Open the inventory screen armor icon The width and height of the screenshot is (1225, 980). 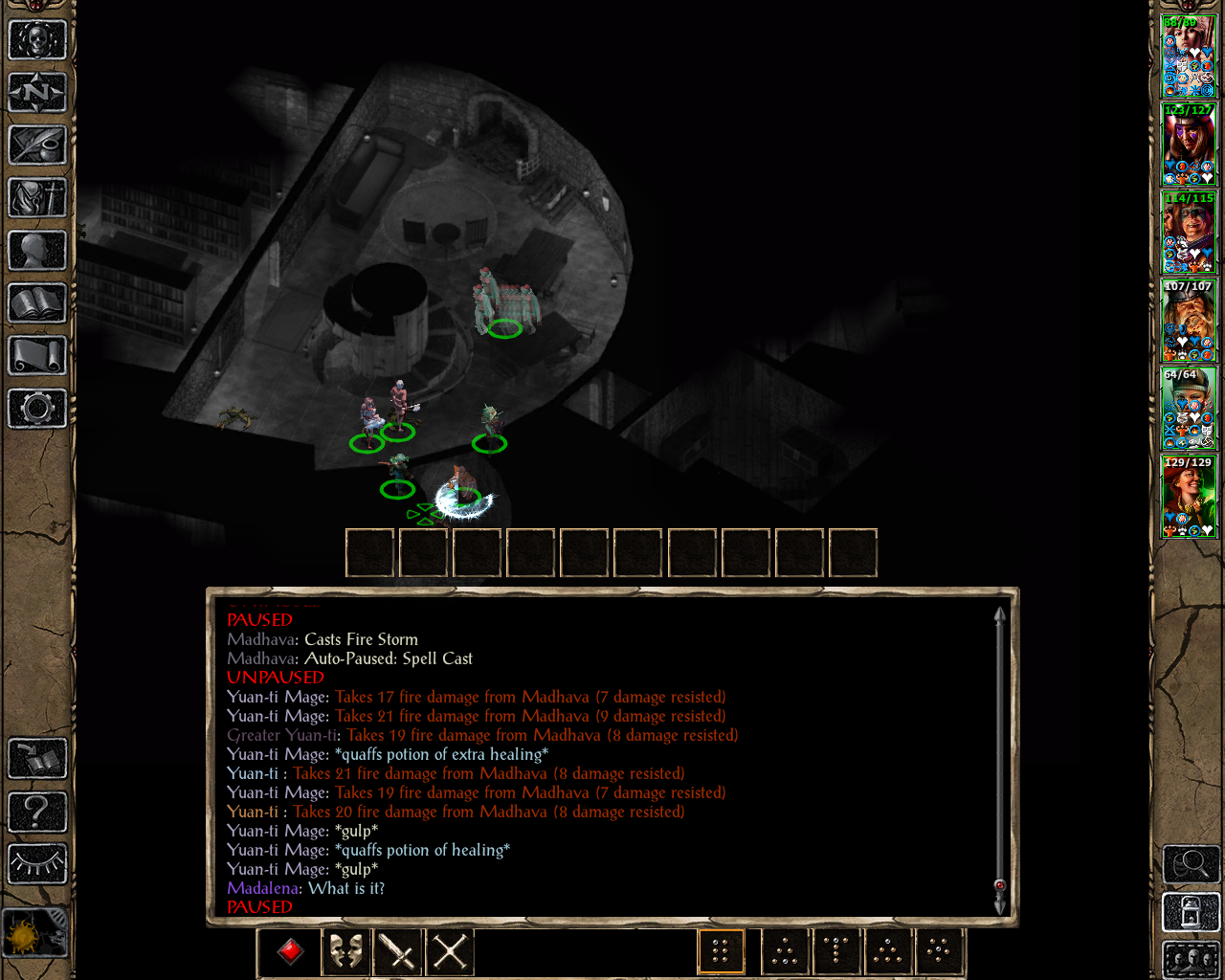pyautogui.click(x=37, y=198)
